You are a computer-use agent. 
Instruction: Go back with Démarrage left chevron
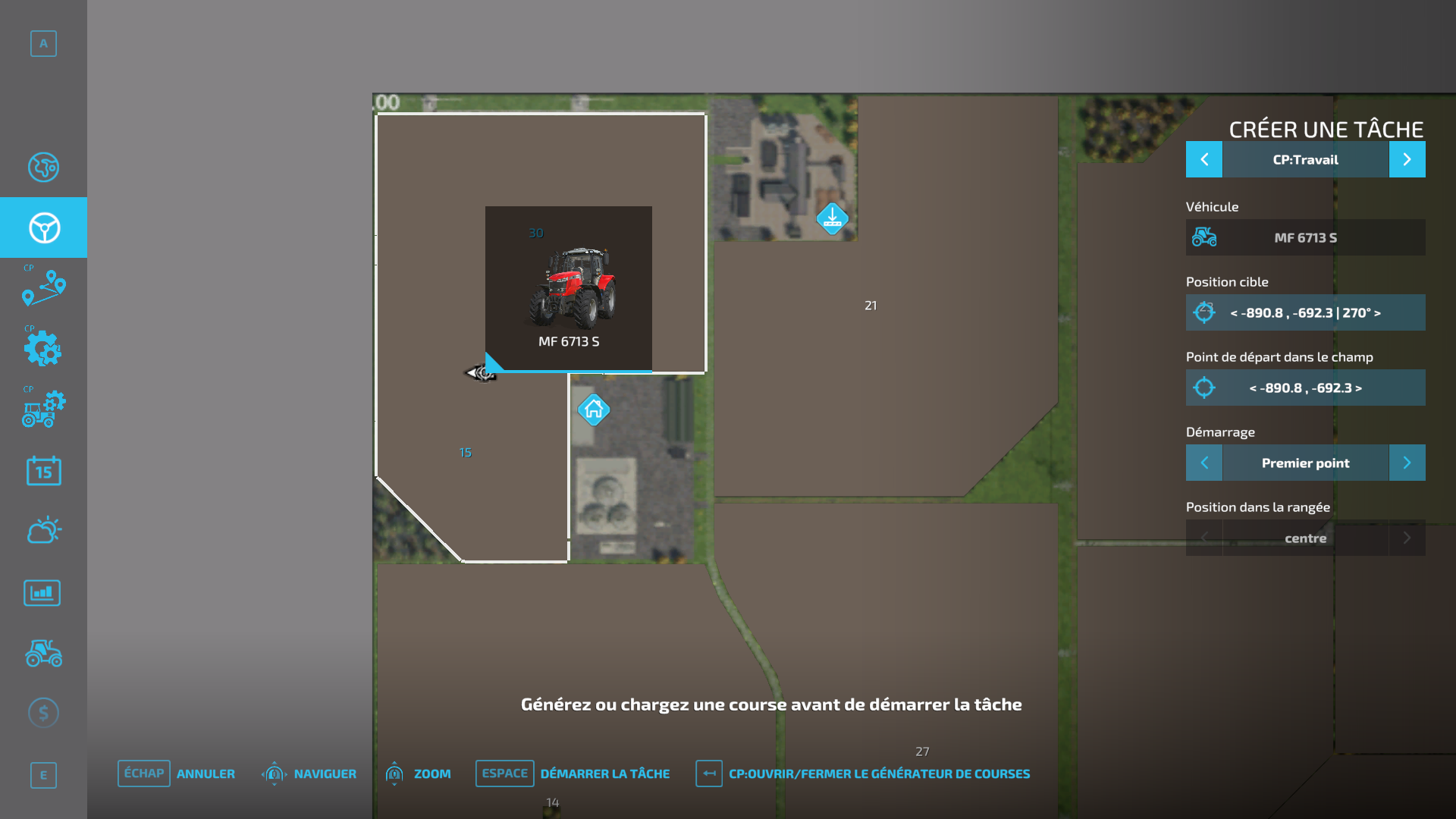point(1204,463)
